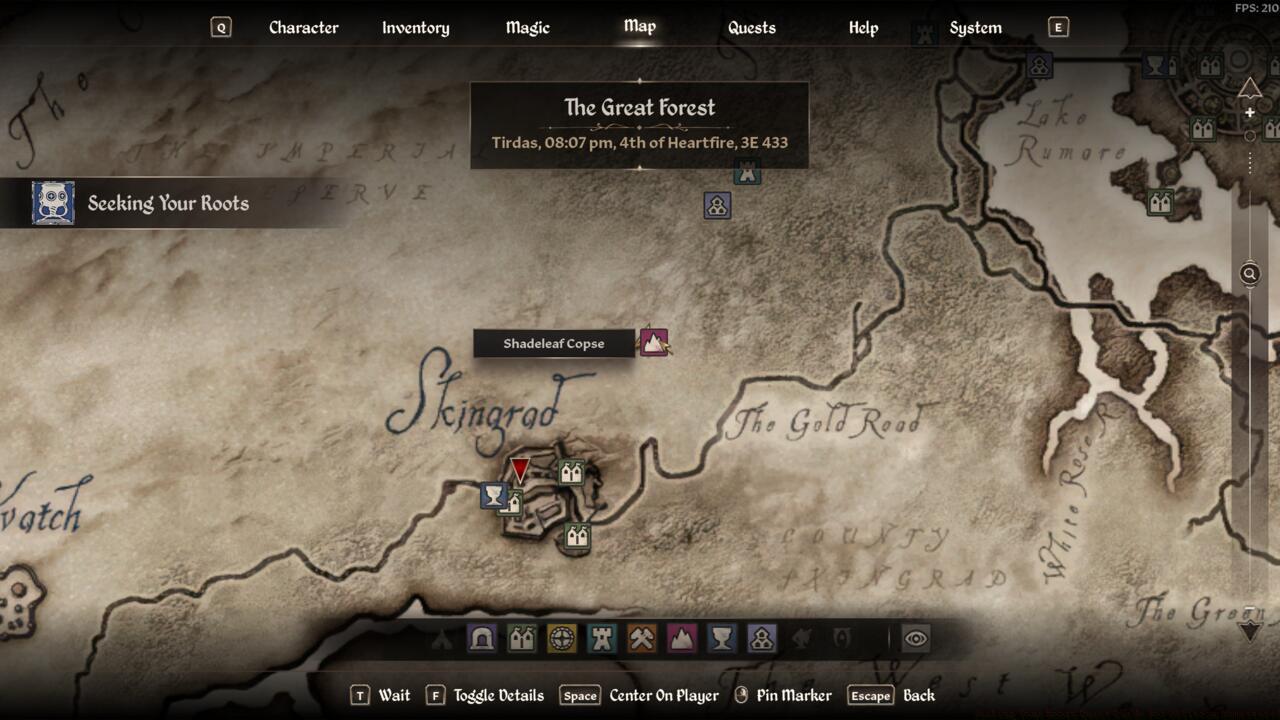Image resolution: width=1280 pixels, height=720 pixels.
Task: Toggle the camp marker filter on
Action: tap(441, 637)
